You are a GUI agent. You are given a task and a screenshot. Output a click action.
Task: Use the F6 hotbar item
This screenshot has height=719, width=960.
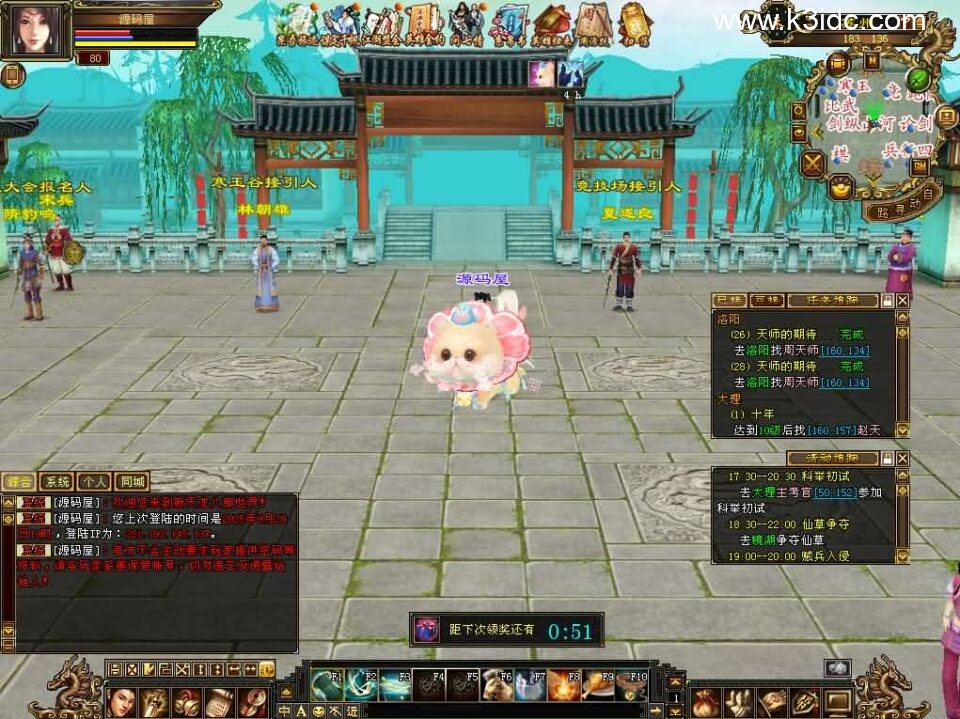(497, 684)
